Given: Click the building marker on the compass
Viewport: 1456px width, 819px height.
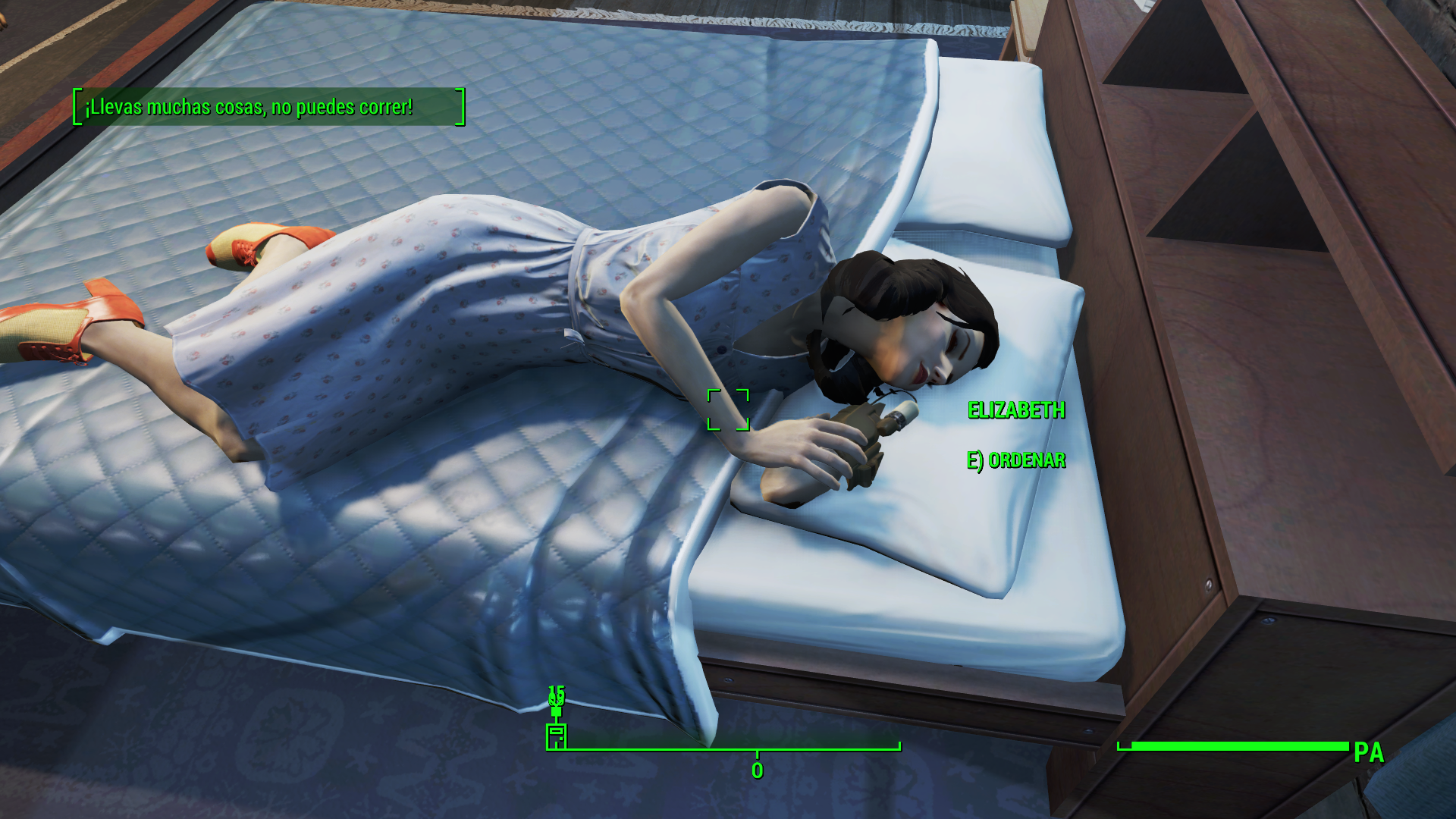Looking at the screenshot, I should (x=556, y=736).
